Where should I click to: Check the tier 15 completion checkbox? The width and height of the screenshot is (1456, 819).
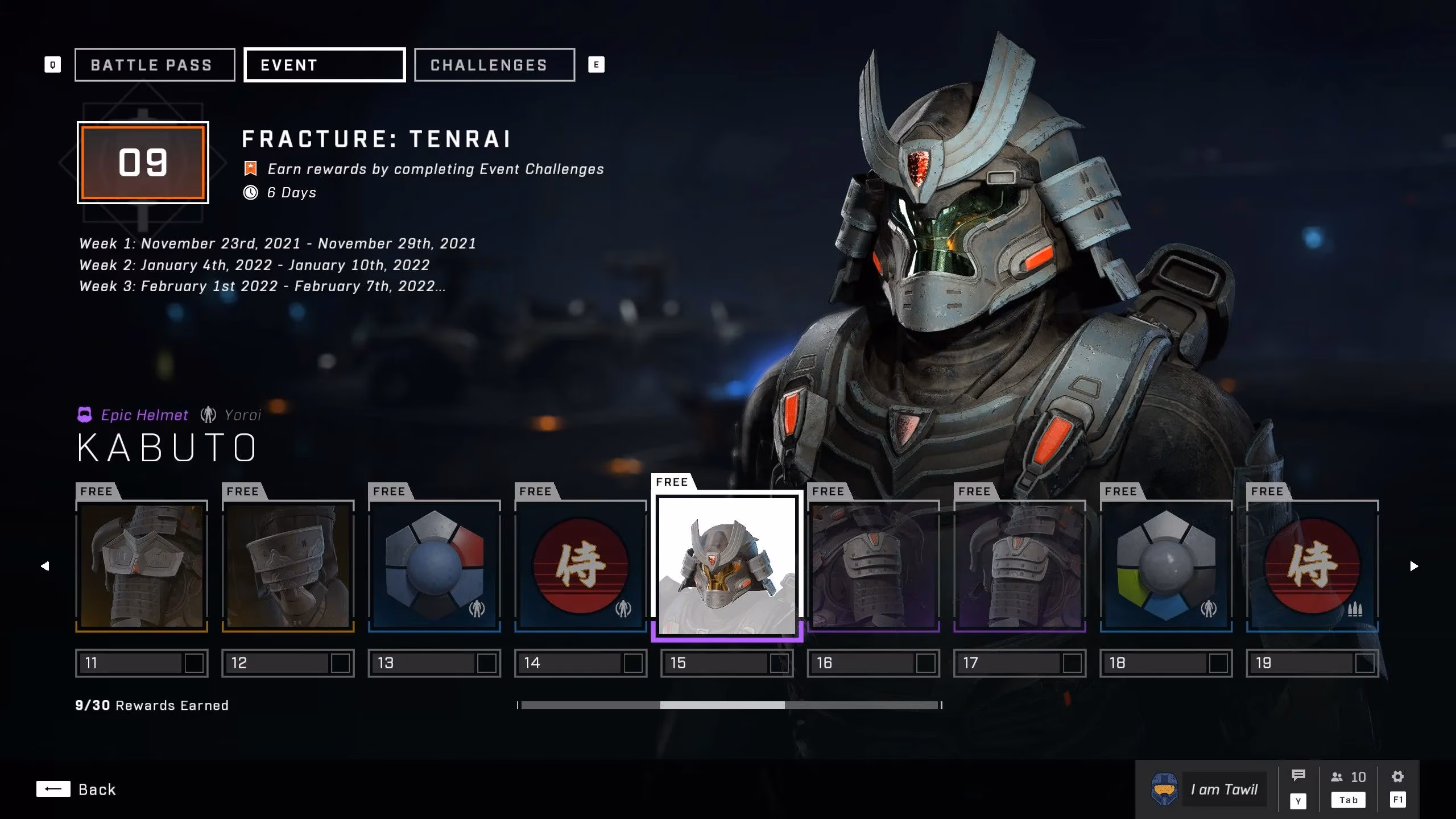click(x=780, y=663)
